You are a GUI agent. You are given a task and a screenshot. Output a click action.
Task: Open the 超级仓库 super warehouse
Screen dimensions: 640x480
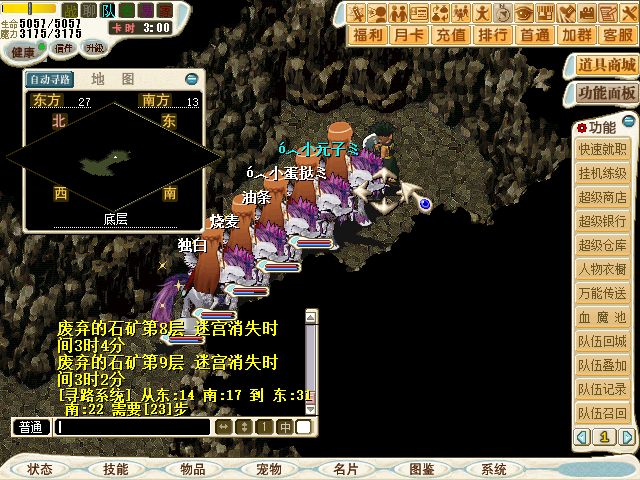[603, 245]
